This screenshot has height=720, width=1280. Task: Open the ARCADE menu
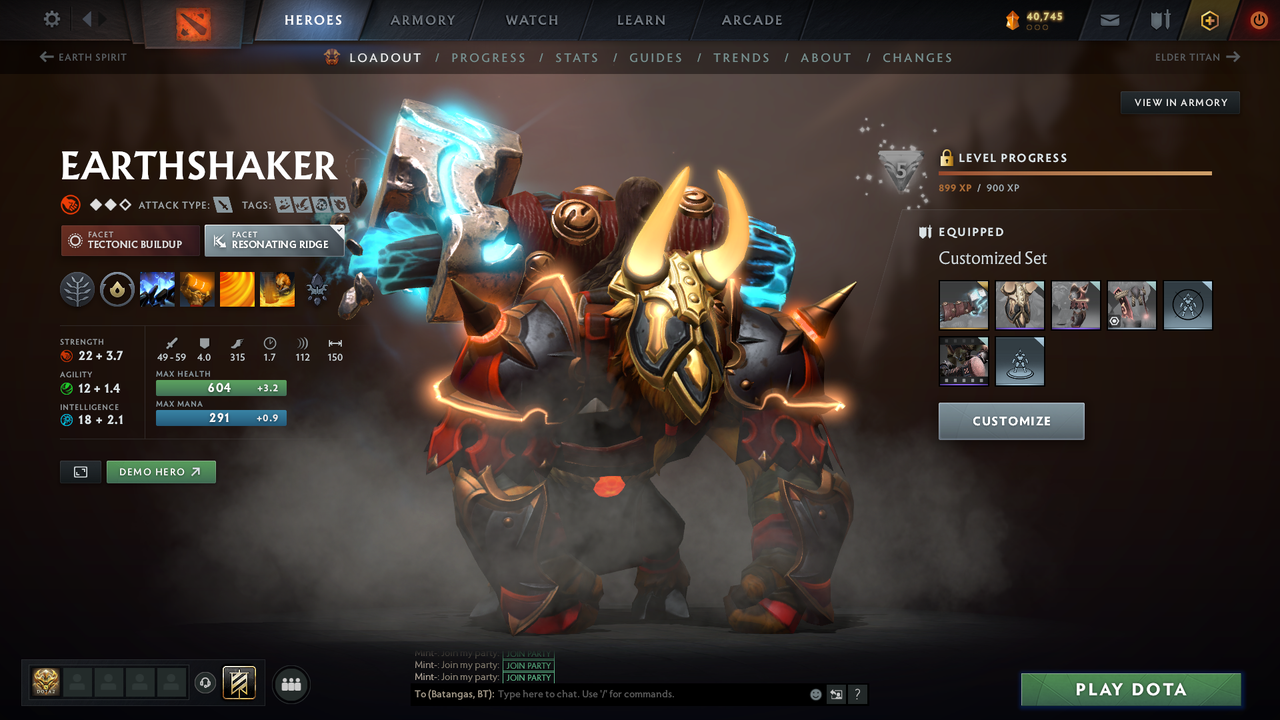point(751,19)
